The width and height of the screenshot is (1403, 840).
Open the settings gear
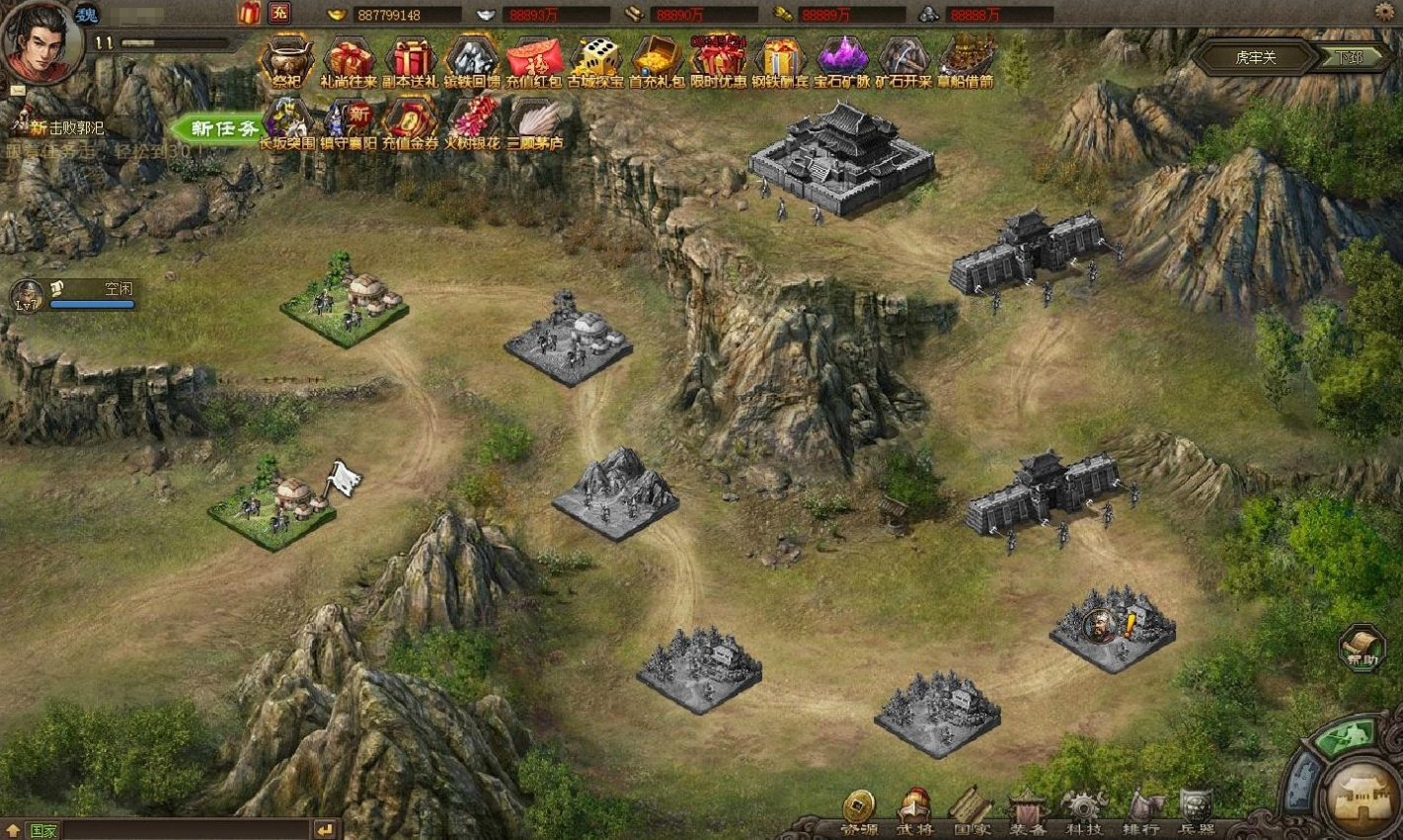point(1384,12)
